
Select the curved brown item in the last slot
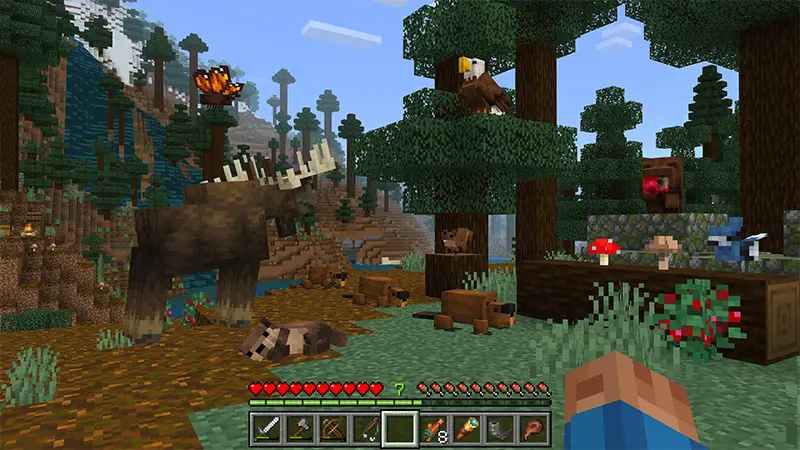(532, 428)
